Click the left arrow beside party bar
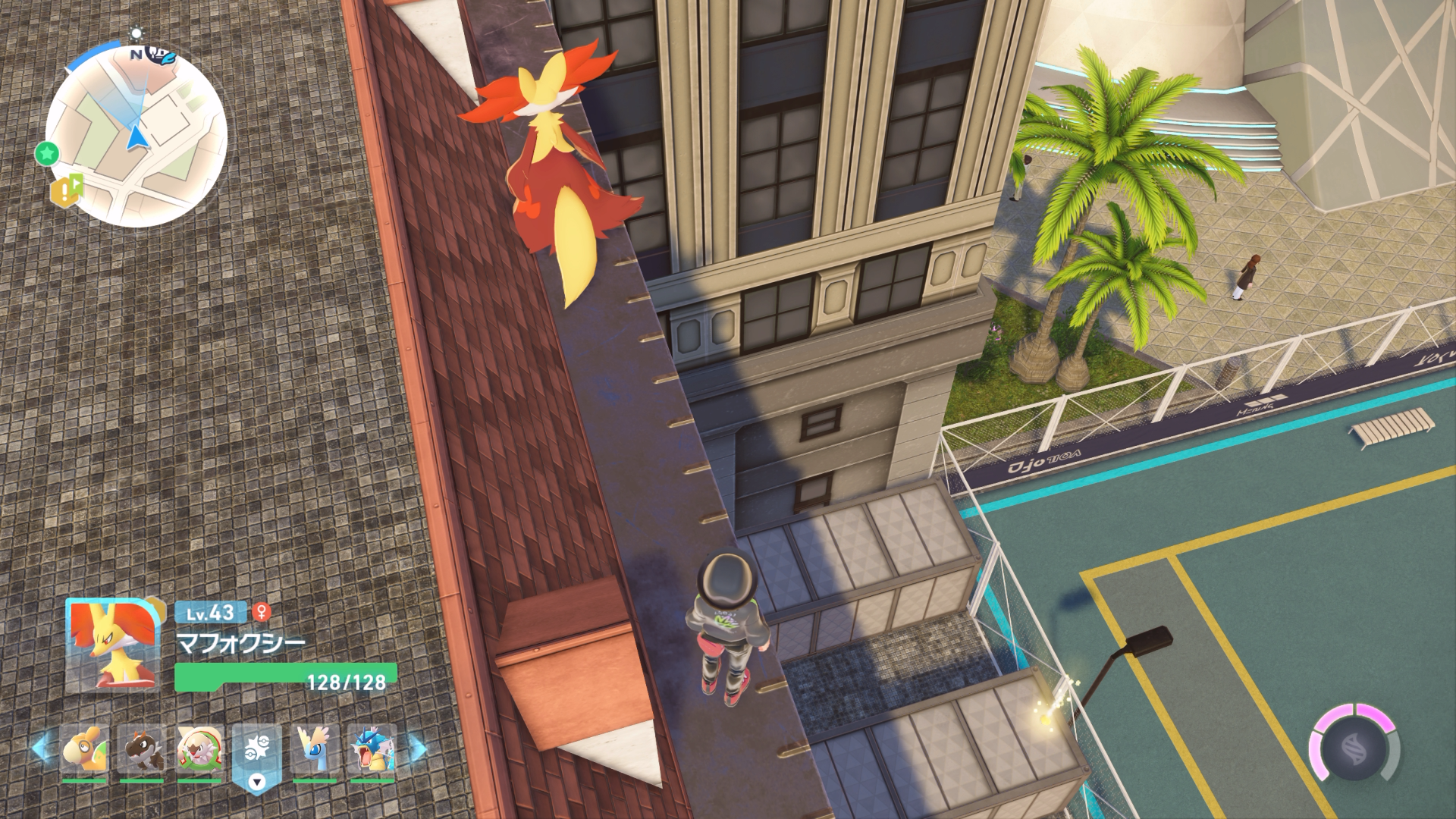Image resolution: width=1456 pixels, height=819 pixels. tap(39, 748)
